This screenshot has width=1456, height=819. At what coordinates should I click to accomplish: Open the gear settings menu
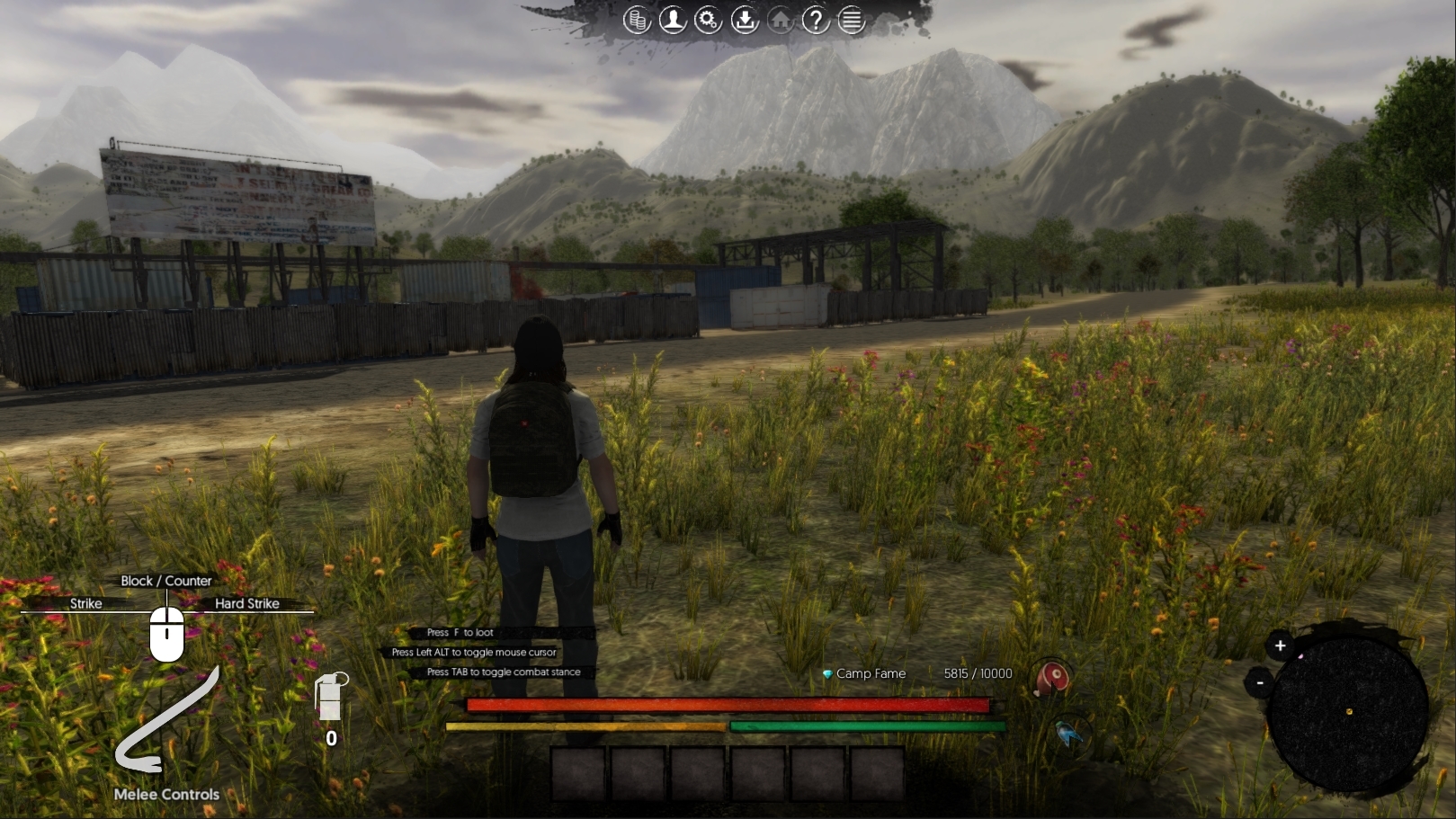click(x=709, y=20)
